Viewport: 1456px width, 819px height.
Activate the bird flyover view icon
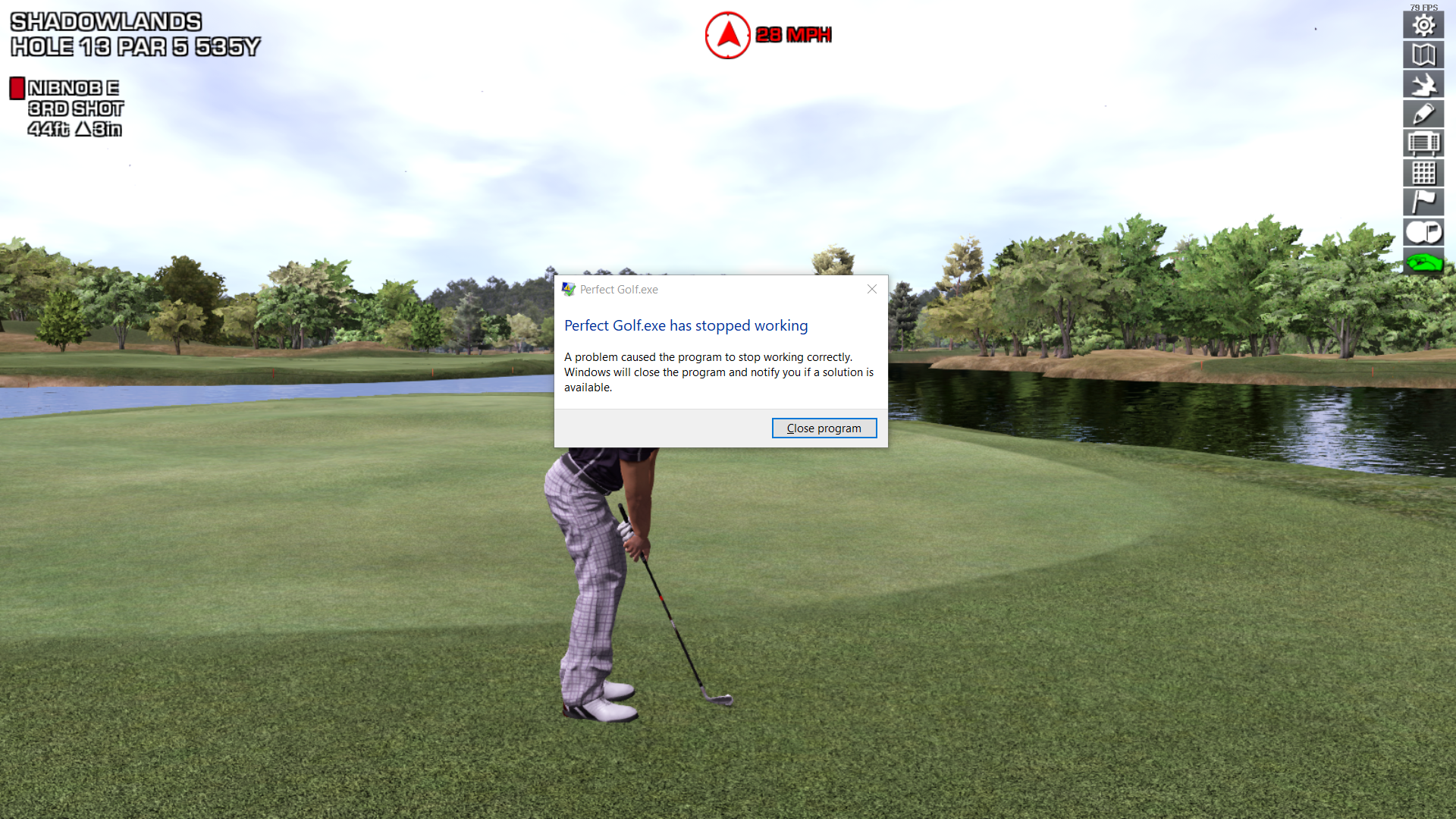pyautogui.click(x=1423, y=84)
